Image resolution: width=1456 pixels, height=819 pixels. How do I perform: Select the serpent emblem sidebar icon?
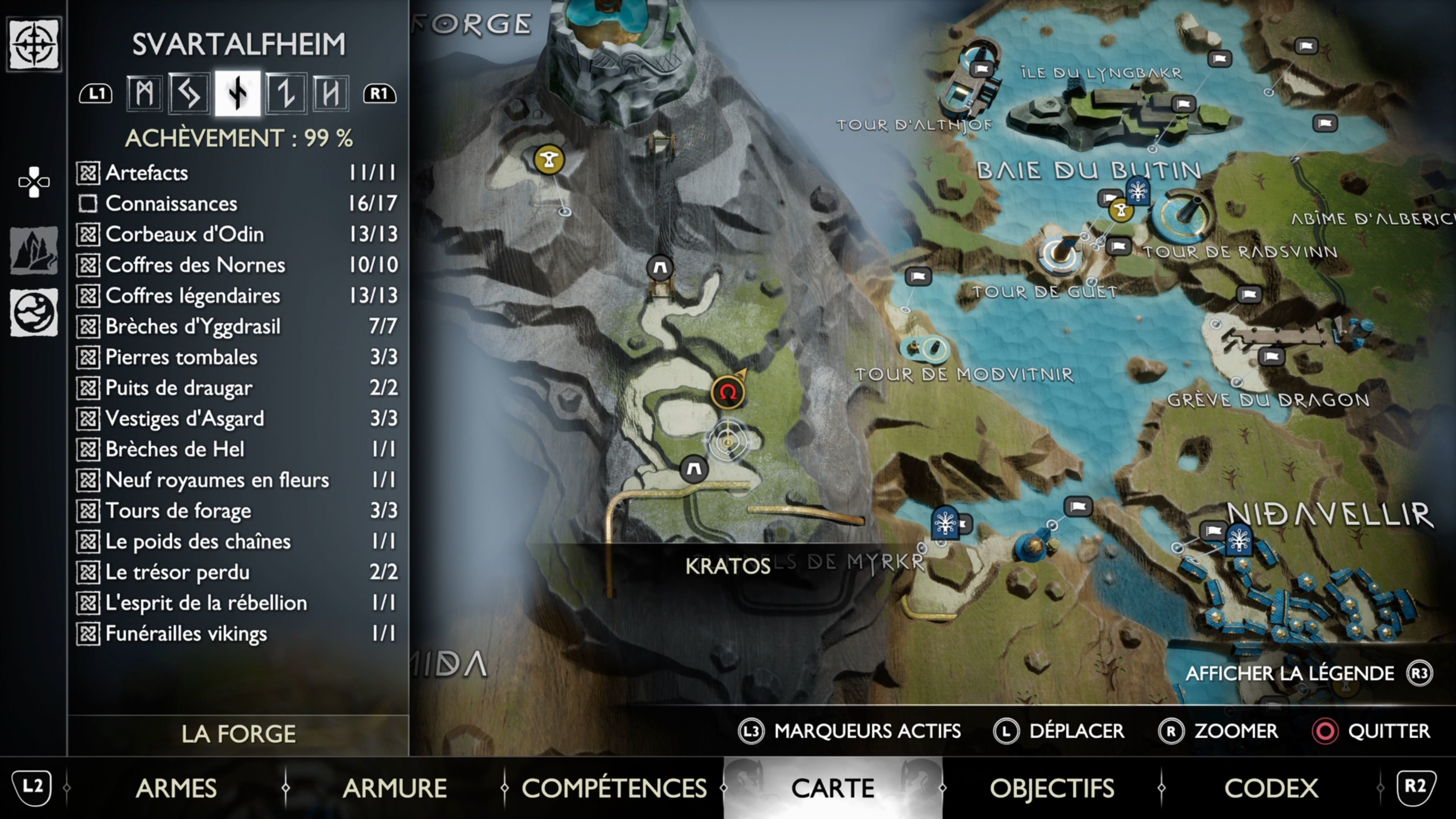(x=34, y=312)
